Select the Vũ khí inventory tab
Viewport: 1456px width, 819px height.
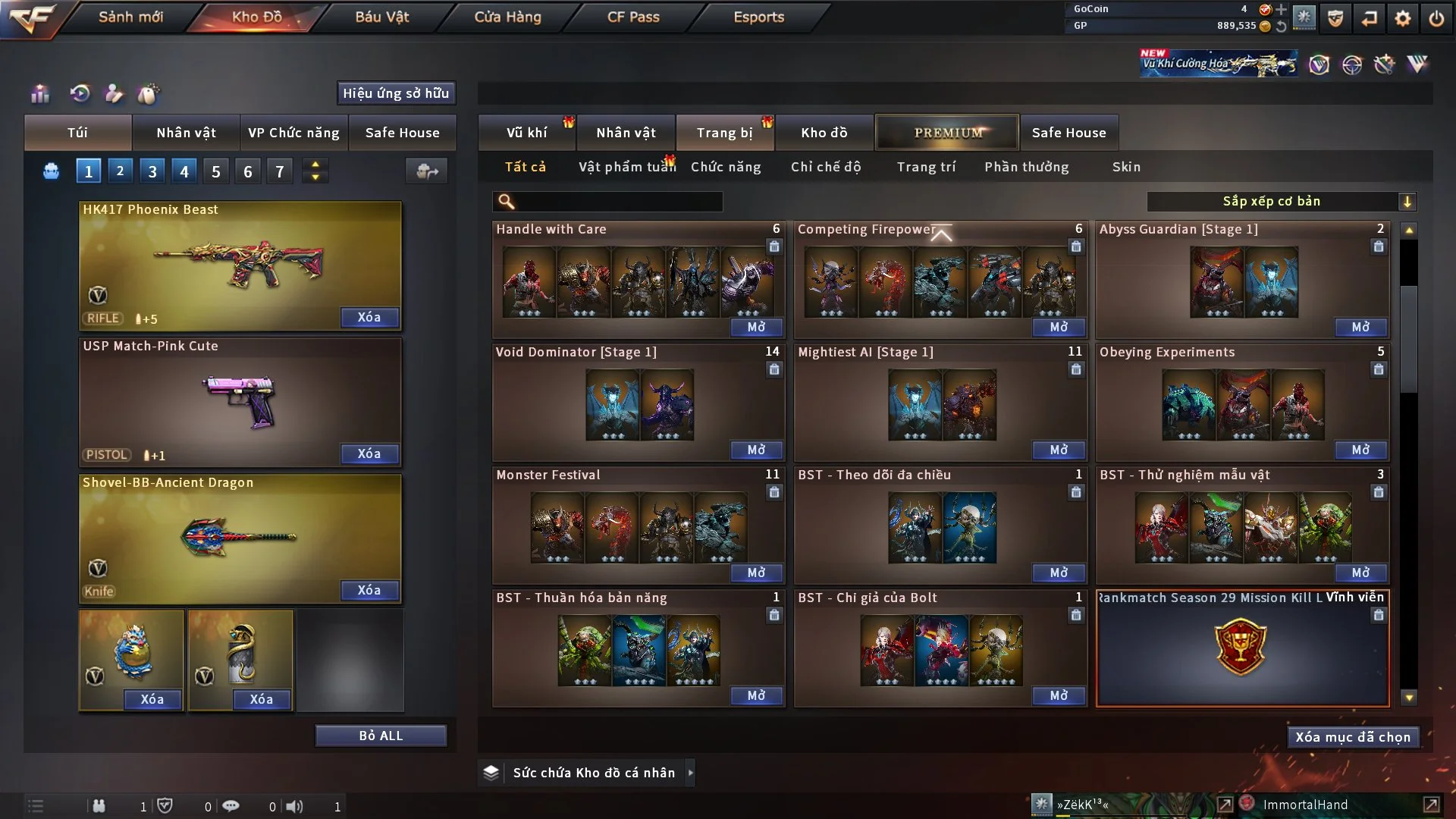(x=526, y=133)
